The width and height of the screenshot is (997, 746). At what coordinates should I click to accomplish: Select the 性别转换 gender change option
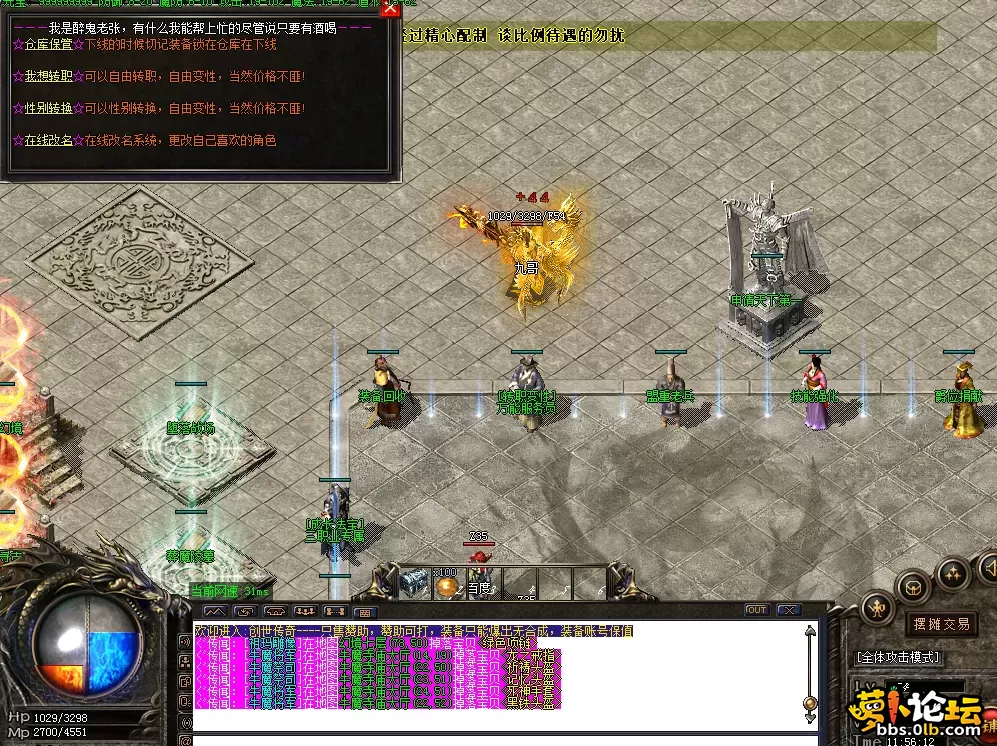coord(48,108)
